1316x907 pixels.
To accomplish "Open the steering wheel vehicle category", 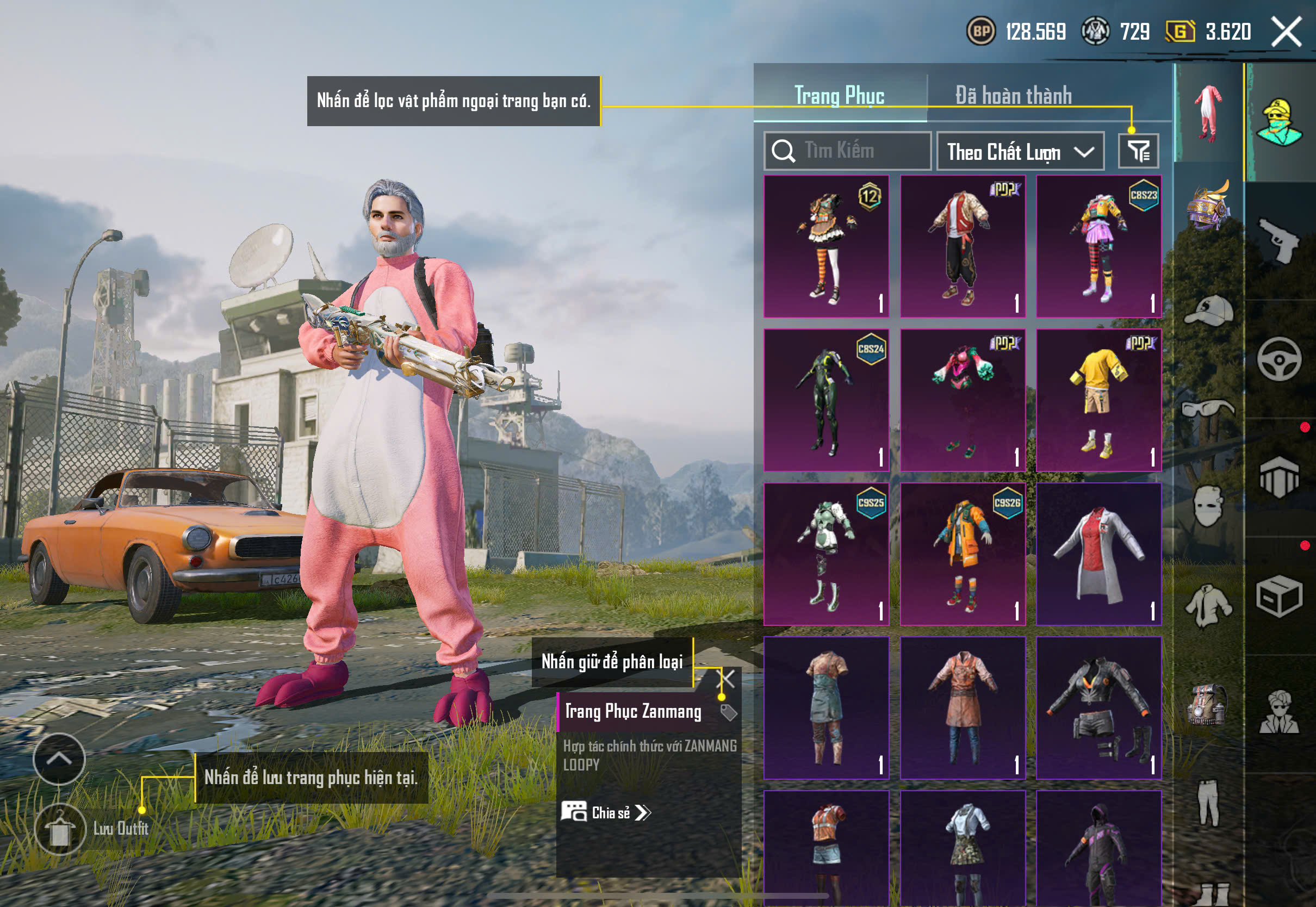I will [x=1279, y=359].
